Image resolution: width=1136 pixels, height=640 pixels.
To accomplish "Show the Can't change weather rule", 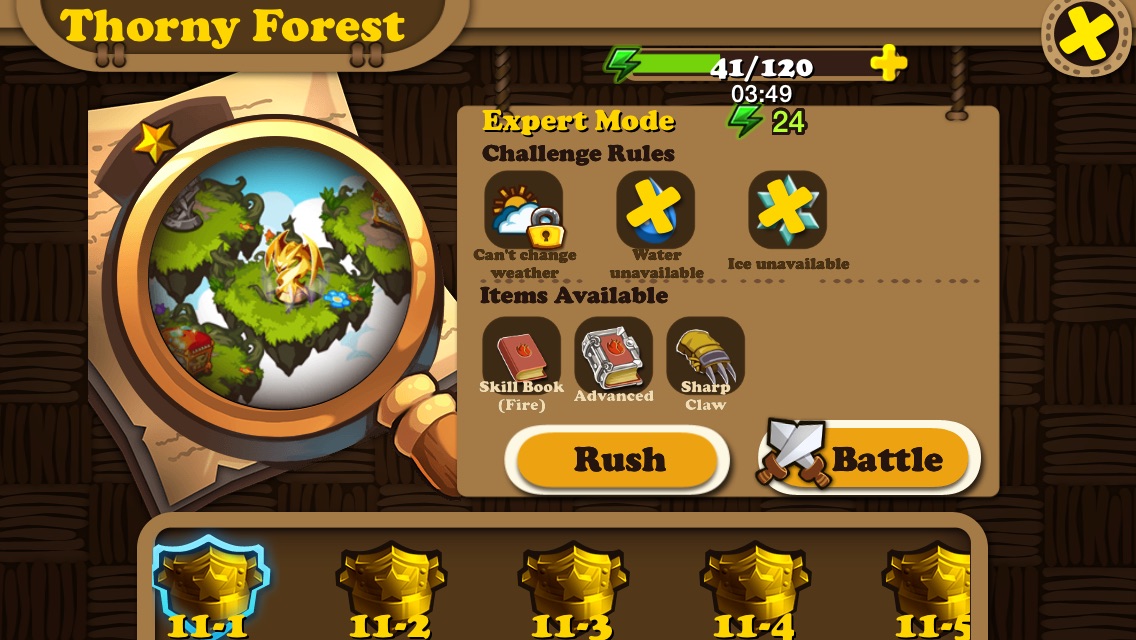I will [524, 210].
